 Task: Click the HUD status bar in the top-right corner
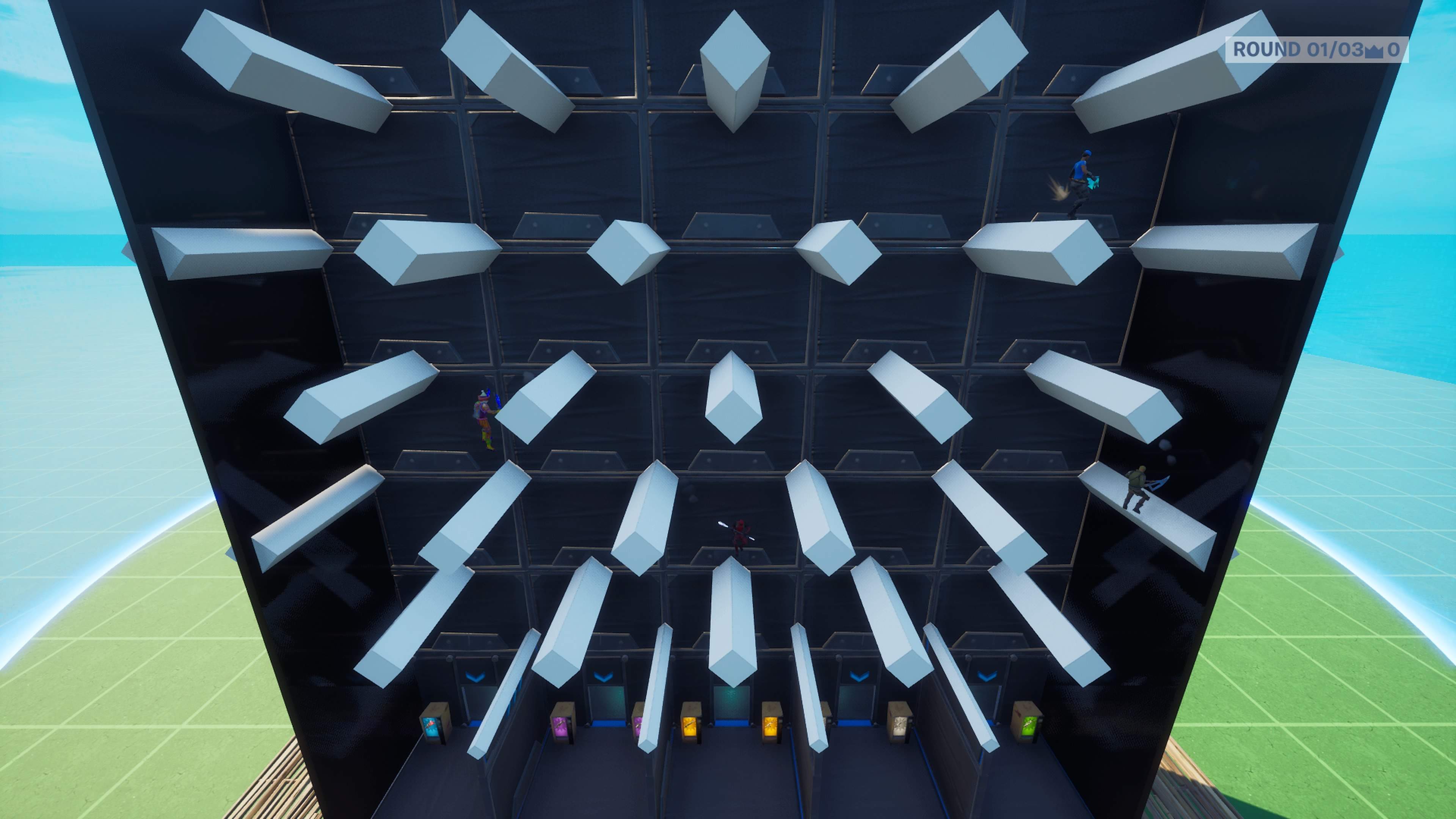(1345, 52)
